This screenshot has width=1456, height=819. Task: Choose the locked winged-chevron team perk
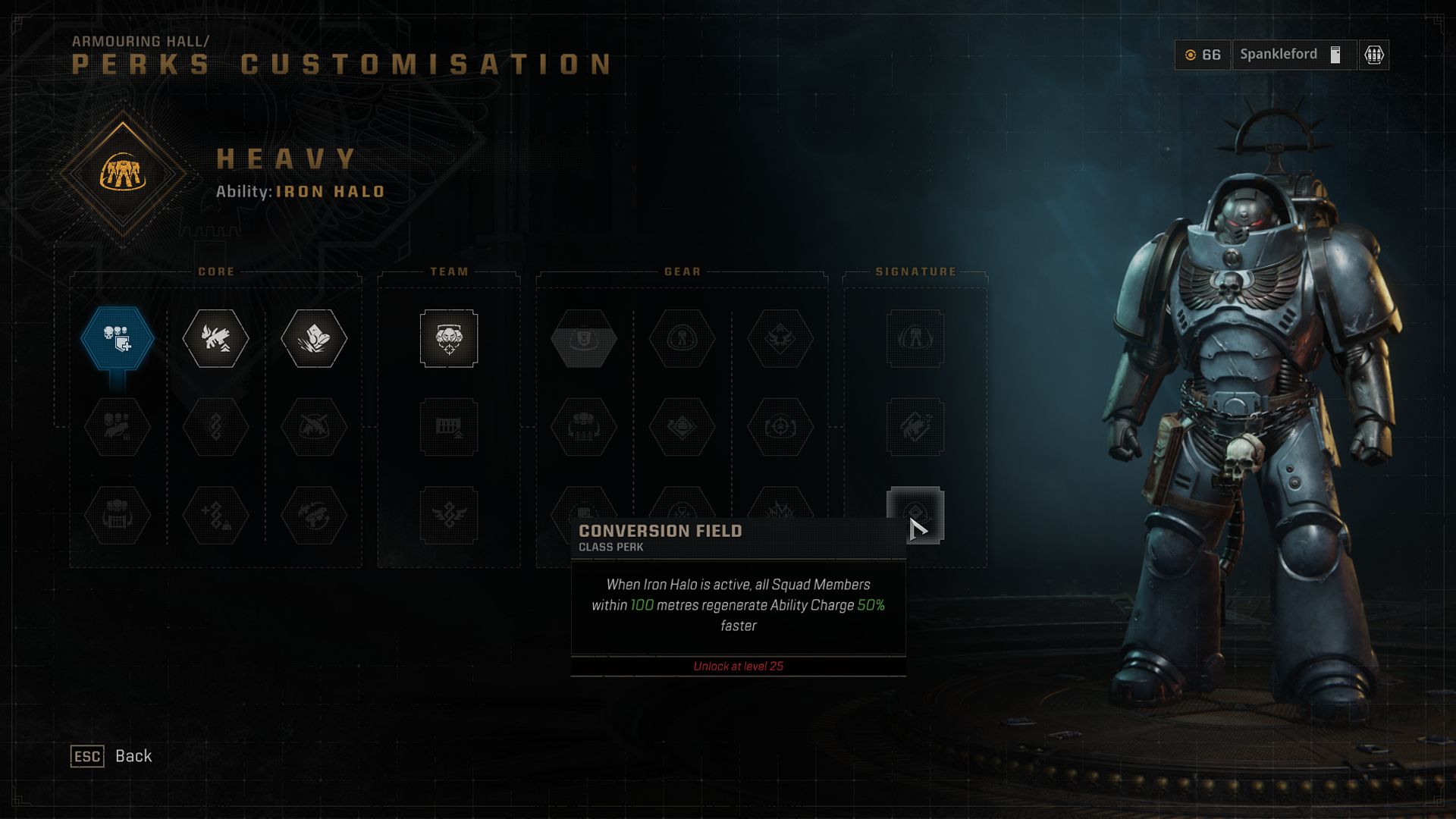pyautogui.click(x=449, y=516)
